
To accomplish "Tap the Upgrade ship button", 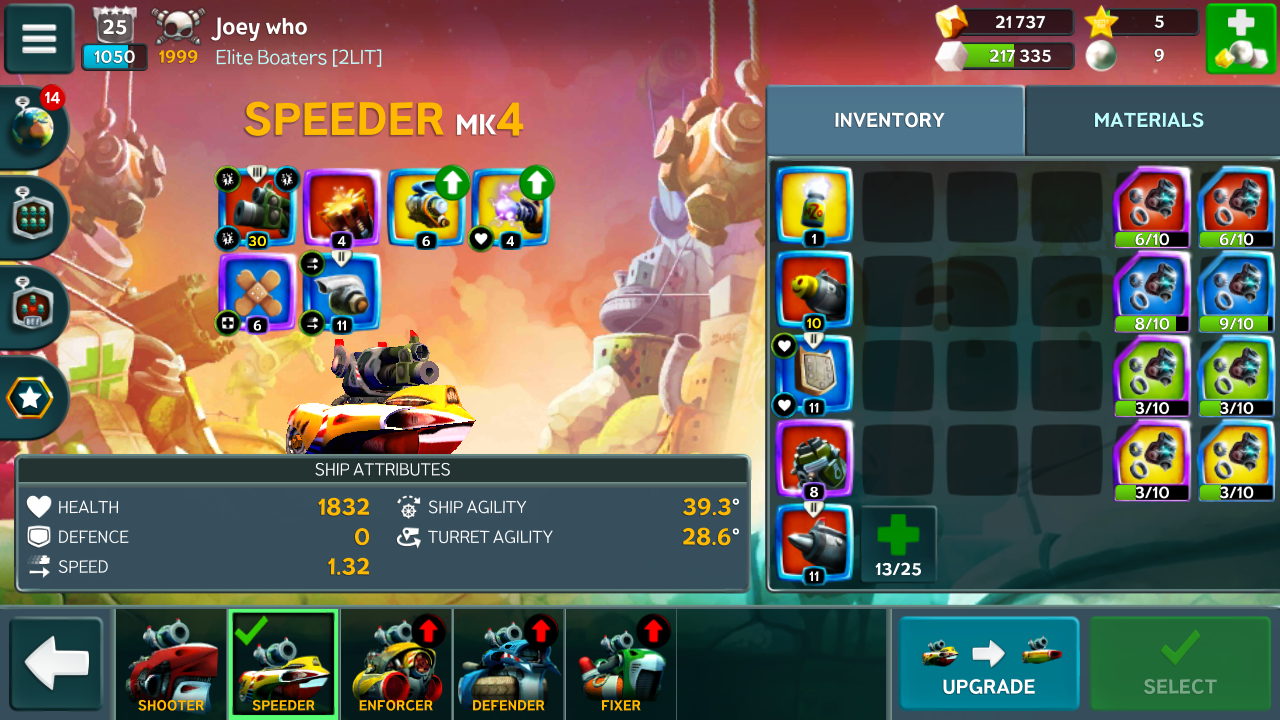I will (988, 664).
